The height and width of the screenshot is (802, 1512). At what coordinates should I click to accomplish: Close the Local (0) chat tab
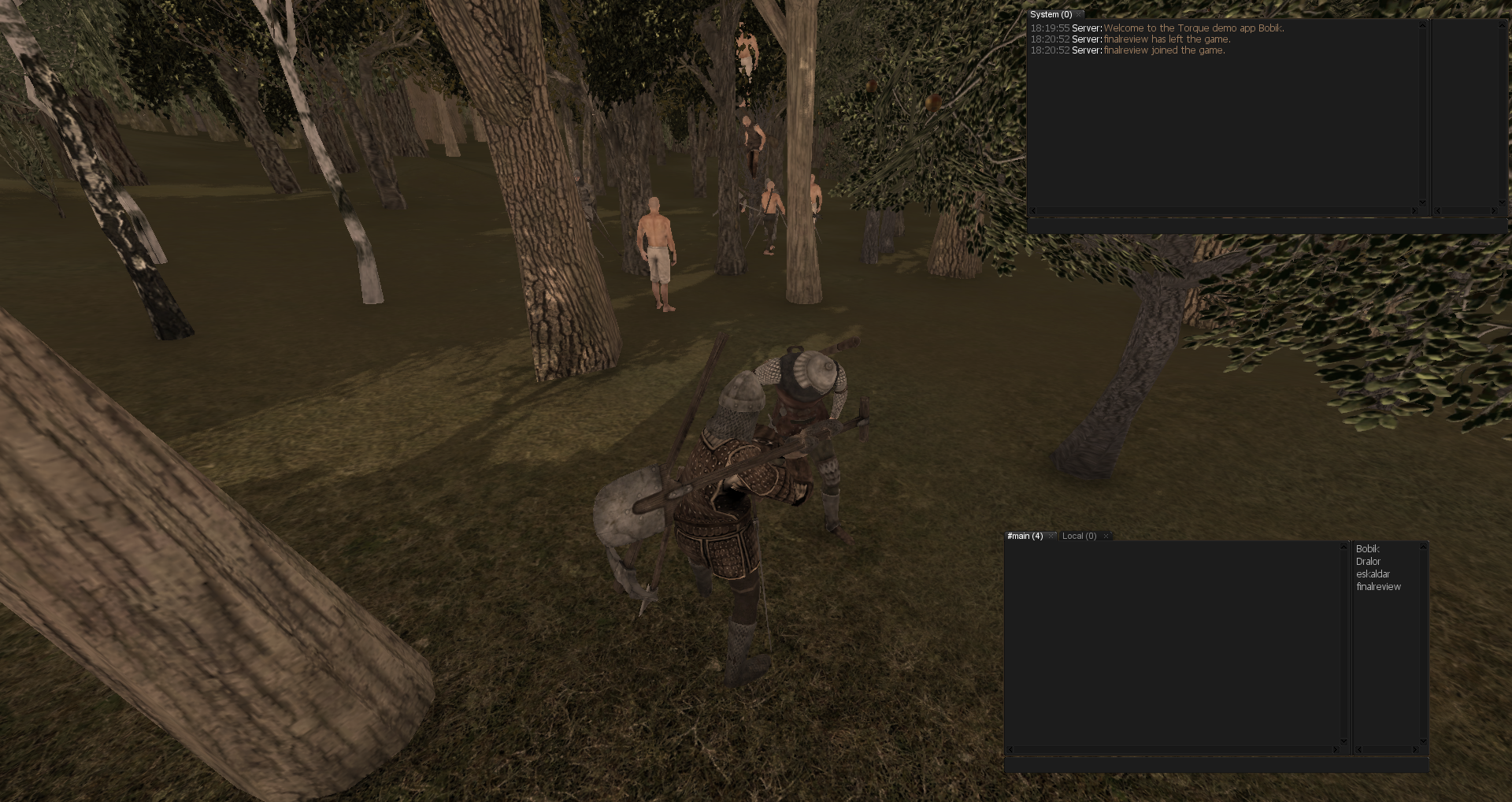coord(1106,536)
